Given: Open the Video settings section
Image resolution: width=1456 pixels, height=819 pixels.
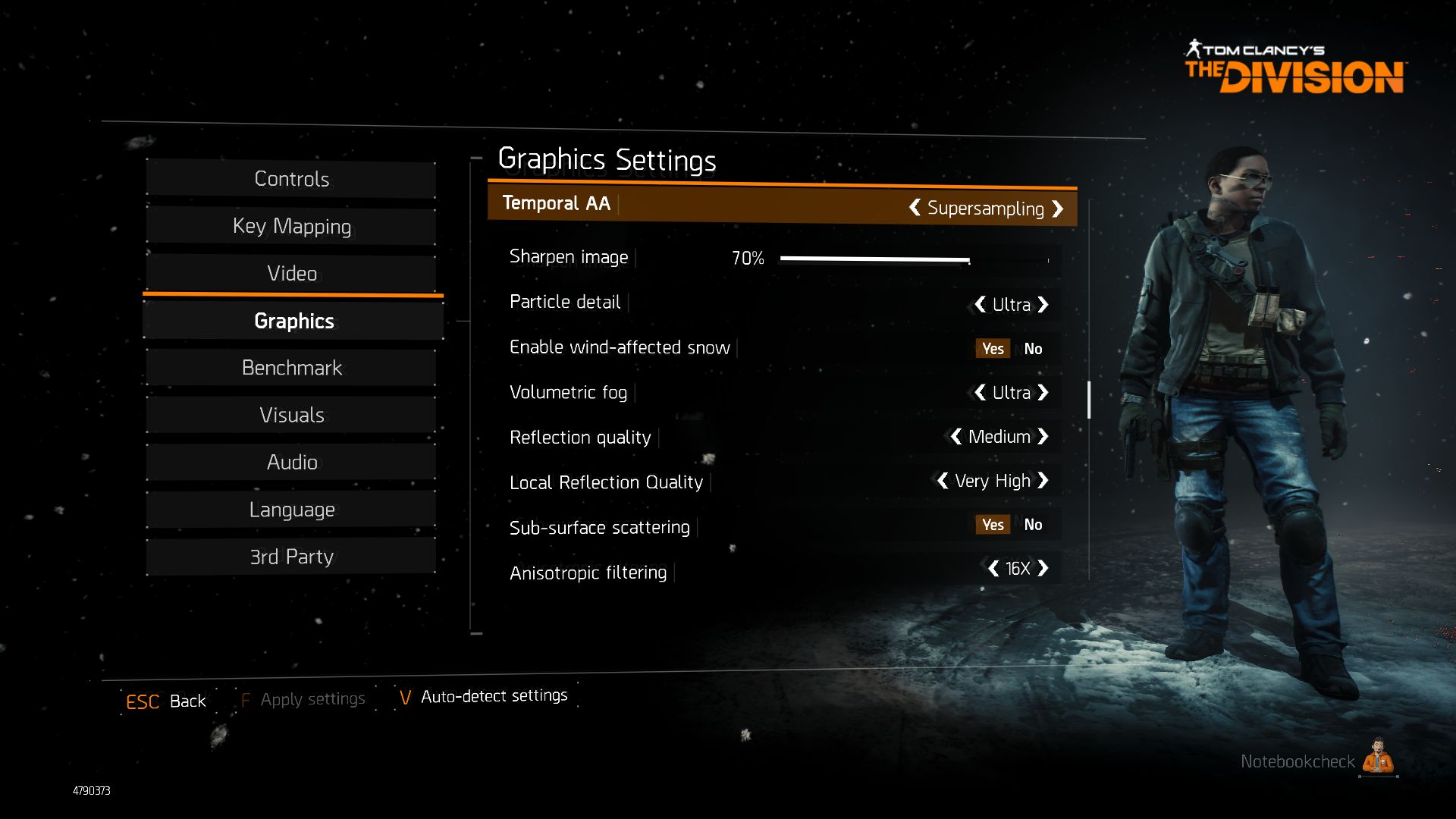Looking at the screenshot, I should tap(291, 273).
